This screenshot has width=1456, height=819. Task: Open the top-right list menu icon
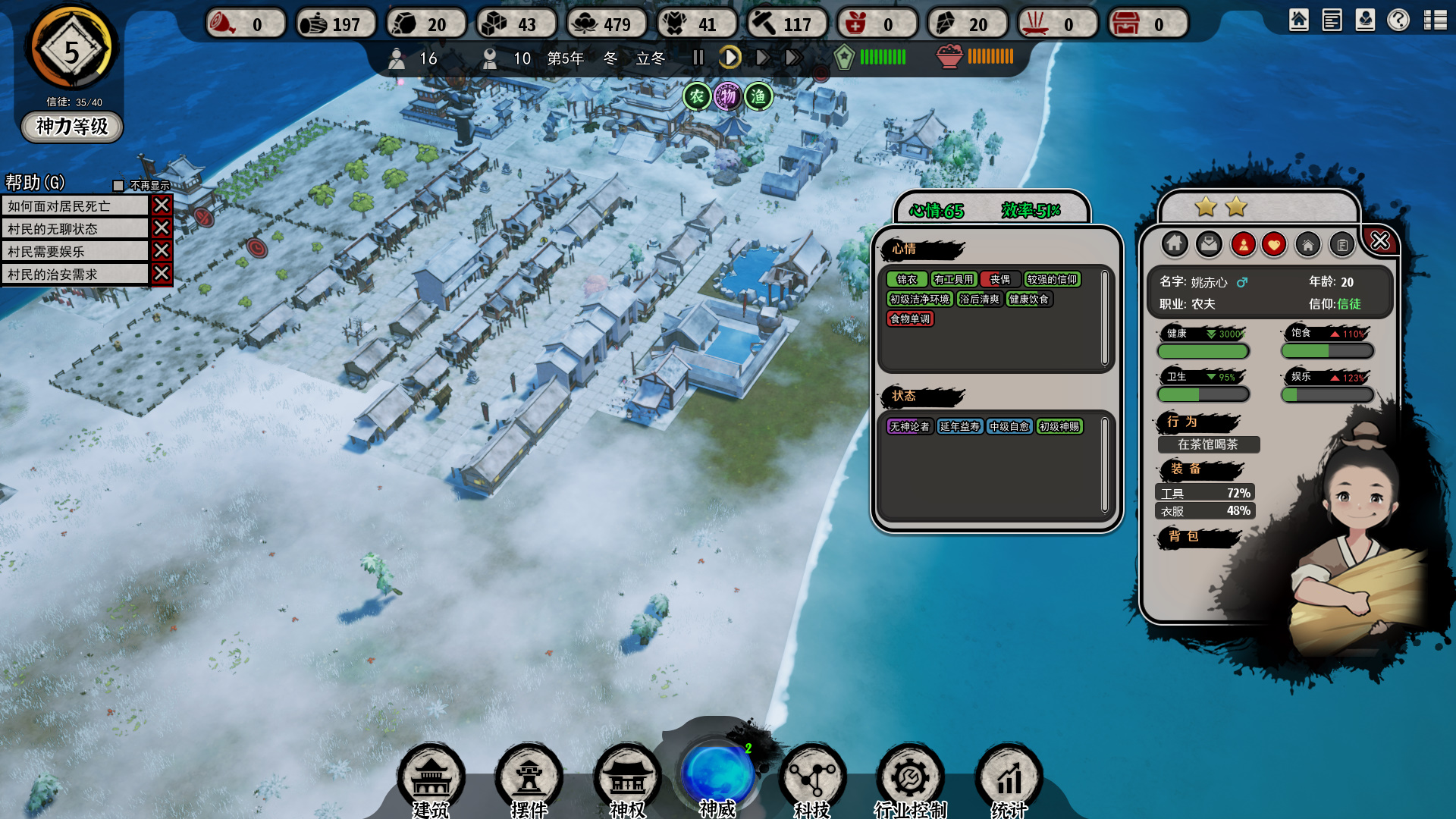point(1436,20)
